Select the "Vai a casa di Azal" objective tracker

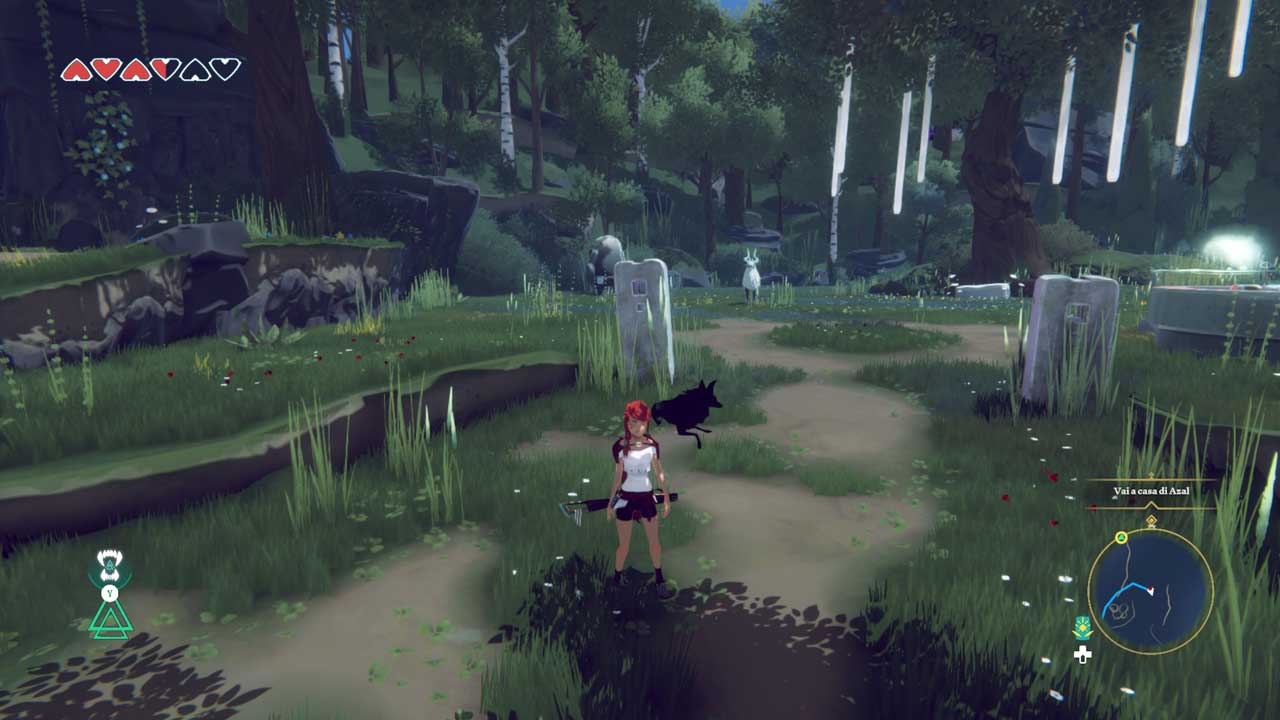coord(1151,491)
